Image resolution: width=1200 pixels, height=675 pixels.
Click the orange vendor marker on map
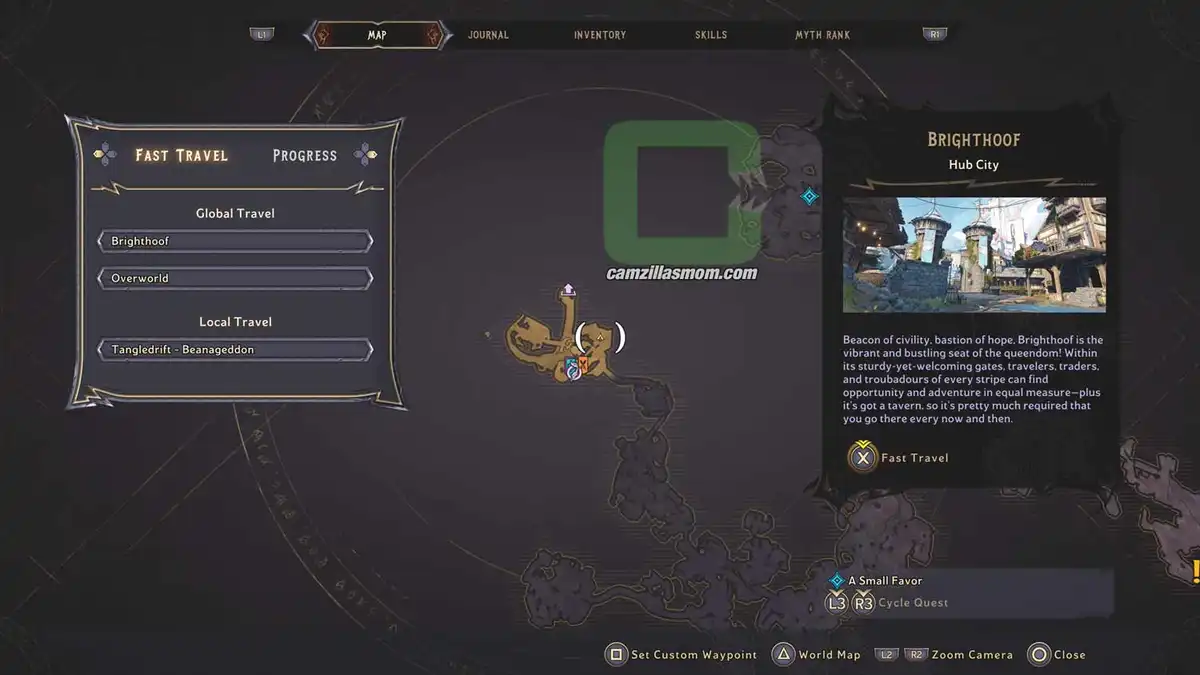coord(583,362)
